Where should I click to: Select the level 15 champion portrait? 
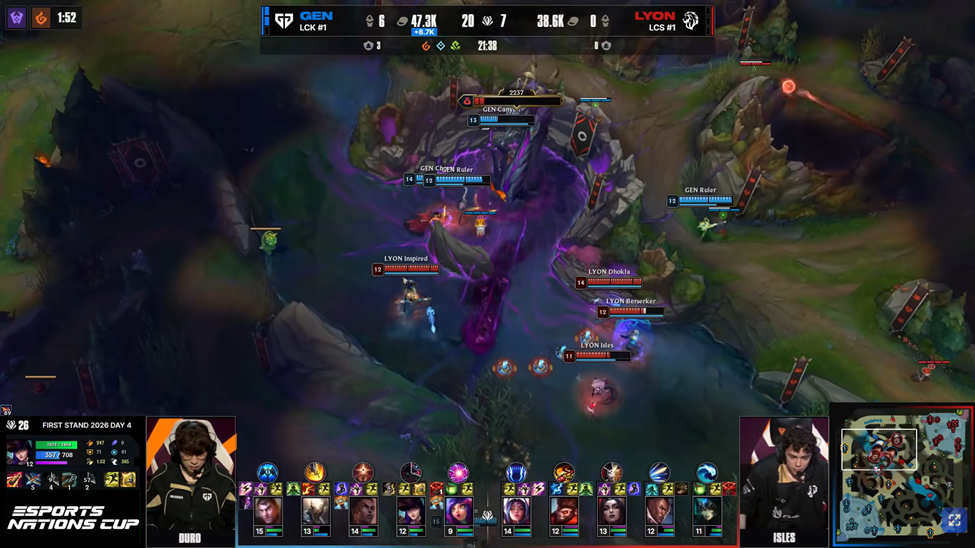pos(267,513)
